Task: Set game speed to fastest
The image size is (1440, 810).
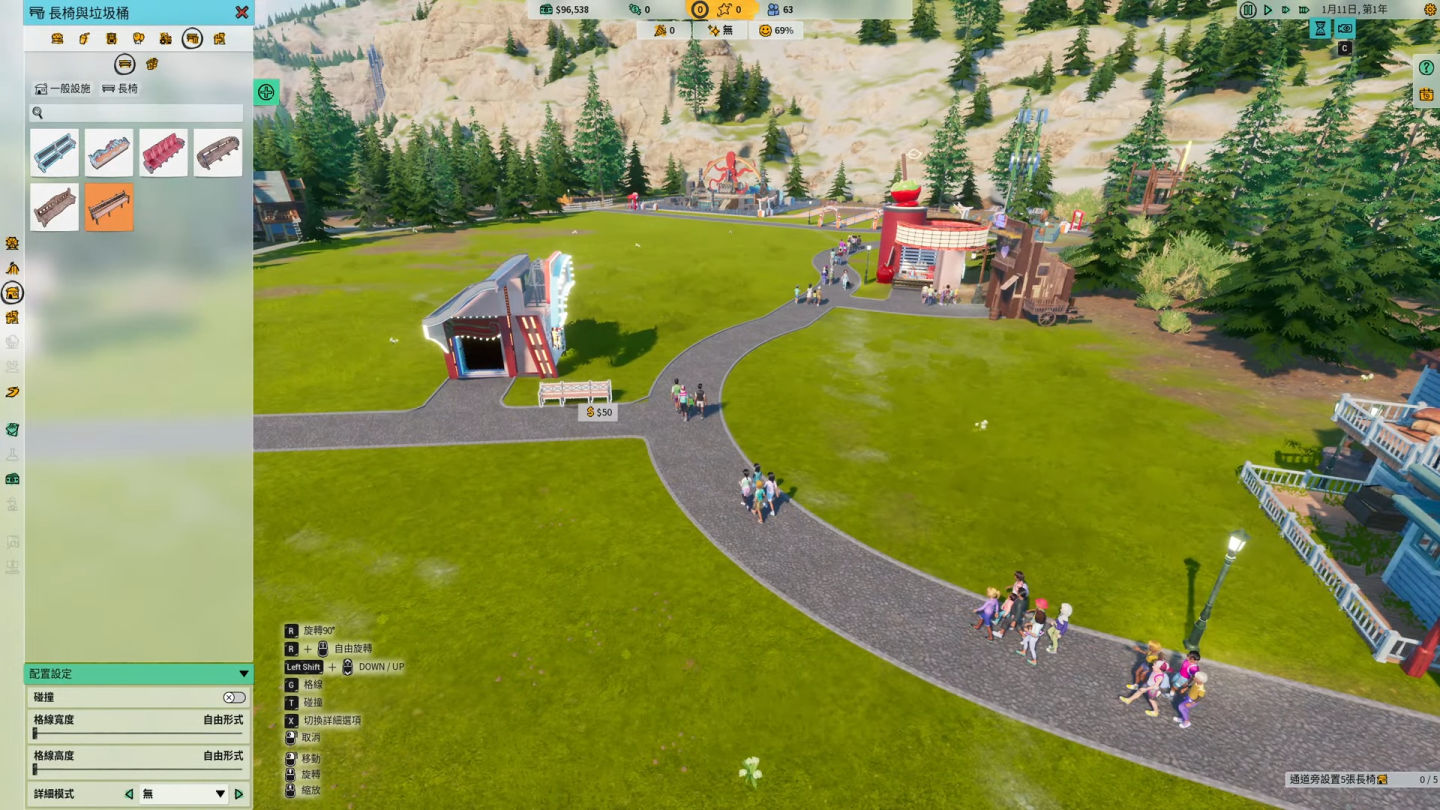Action: click(1304, 10)
